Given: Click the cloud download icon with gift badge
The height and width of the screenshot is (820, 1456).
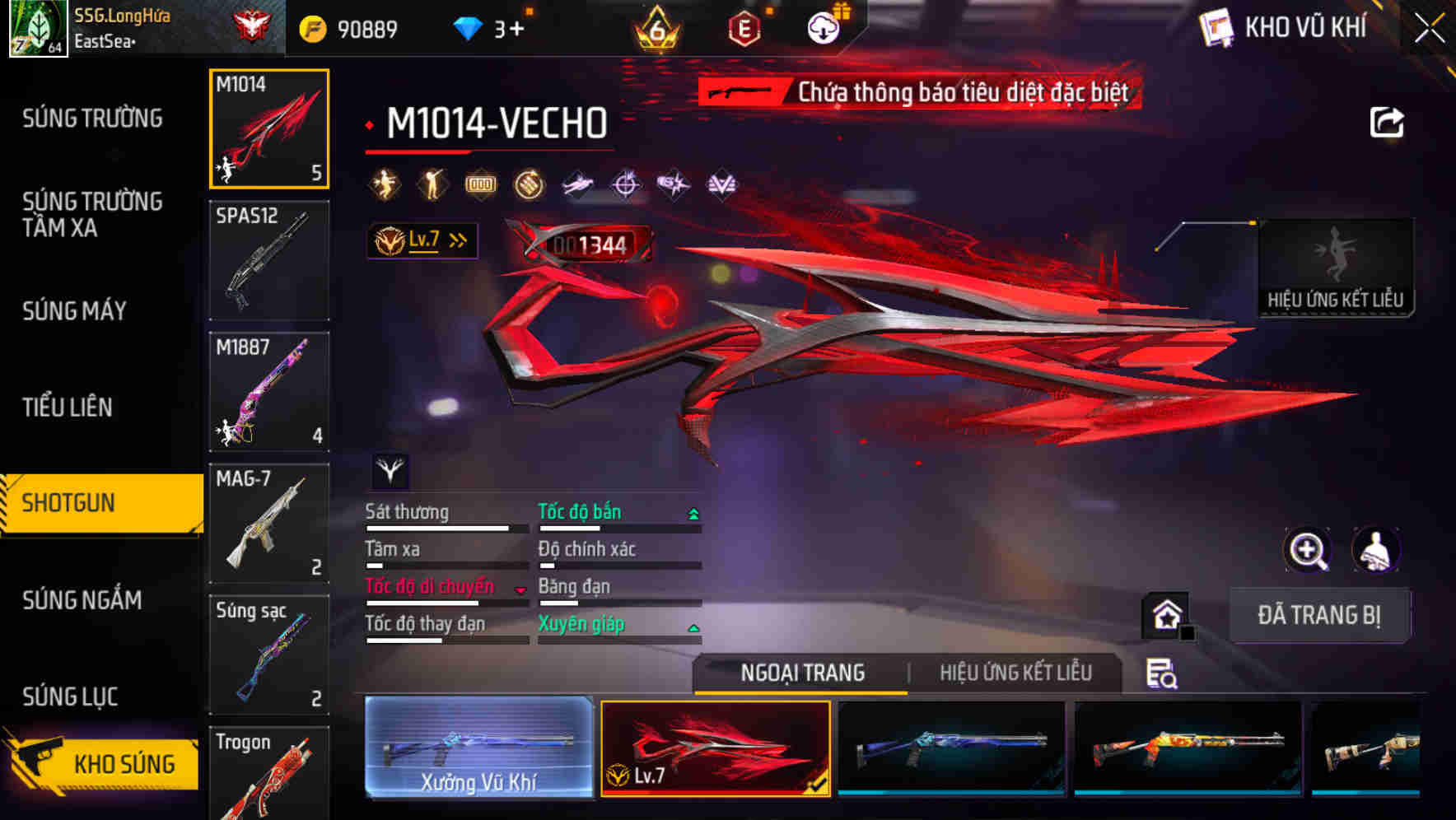Looking at the screenshot, I should (824, 26).
